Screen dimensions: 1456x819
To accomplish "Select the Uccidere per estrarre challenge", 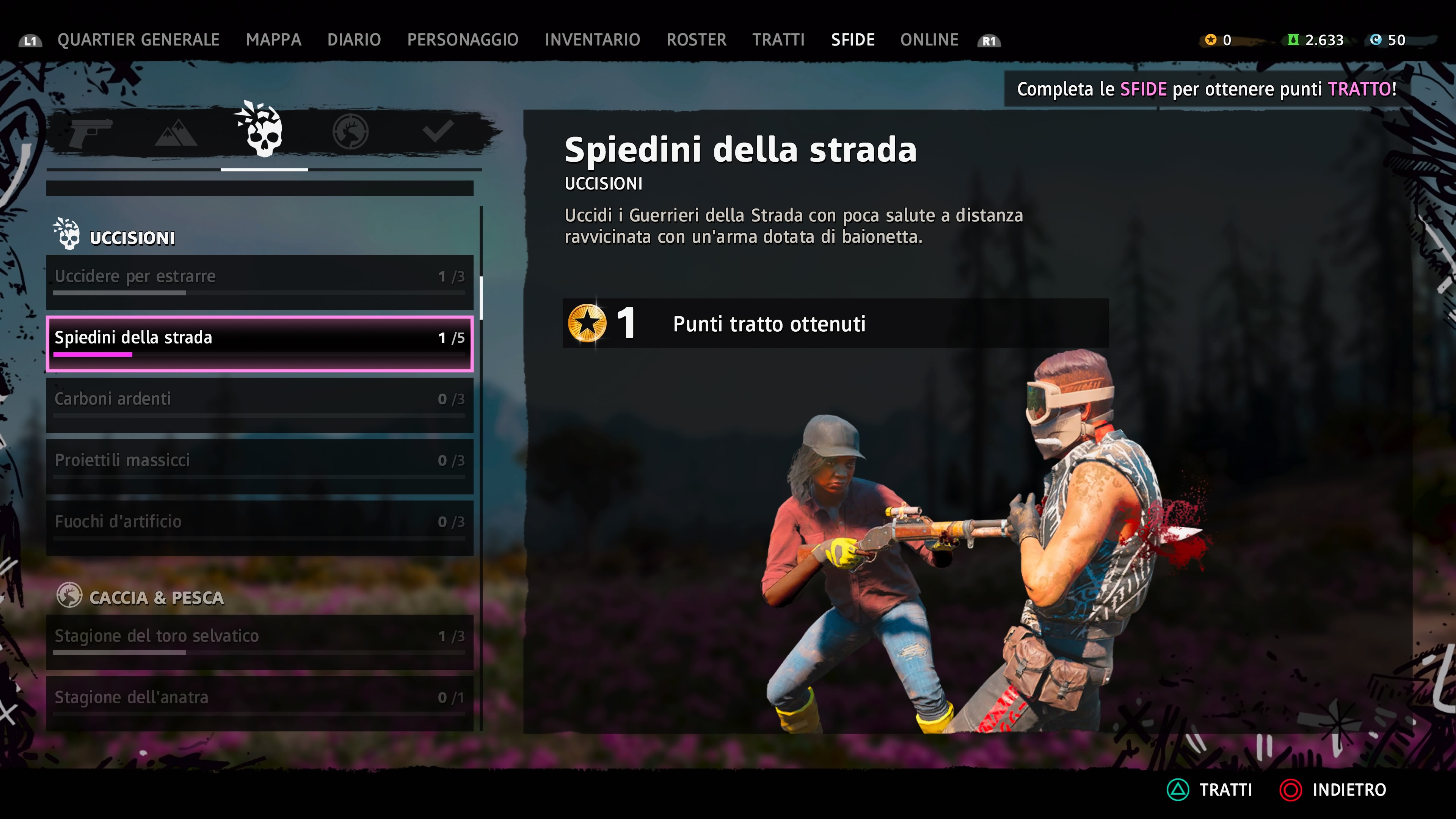I will 259,281.
